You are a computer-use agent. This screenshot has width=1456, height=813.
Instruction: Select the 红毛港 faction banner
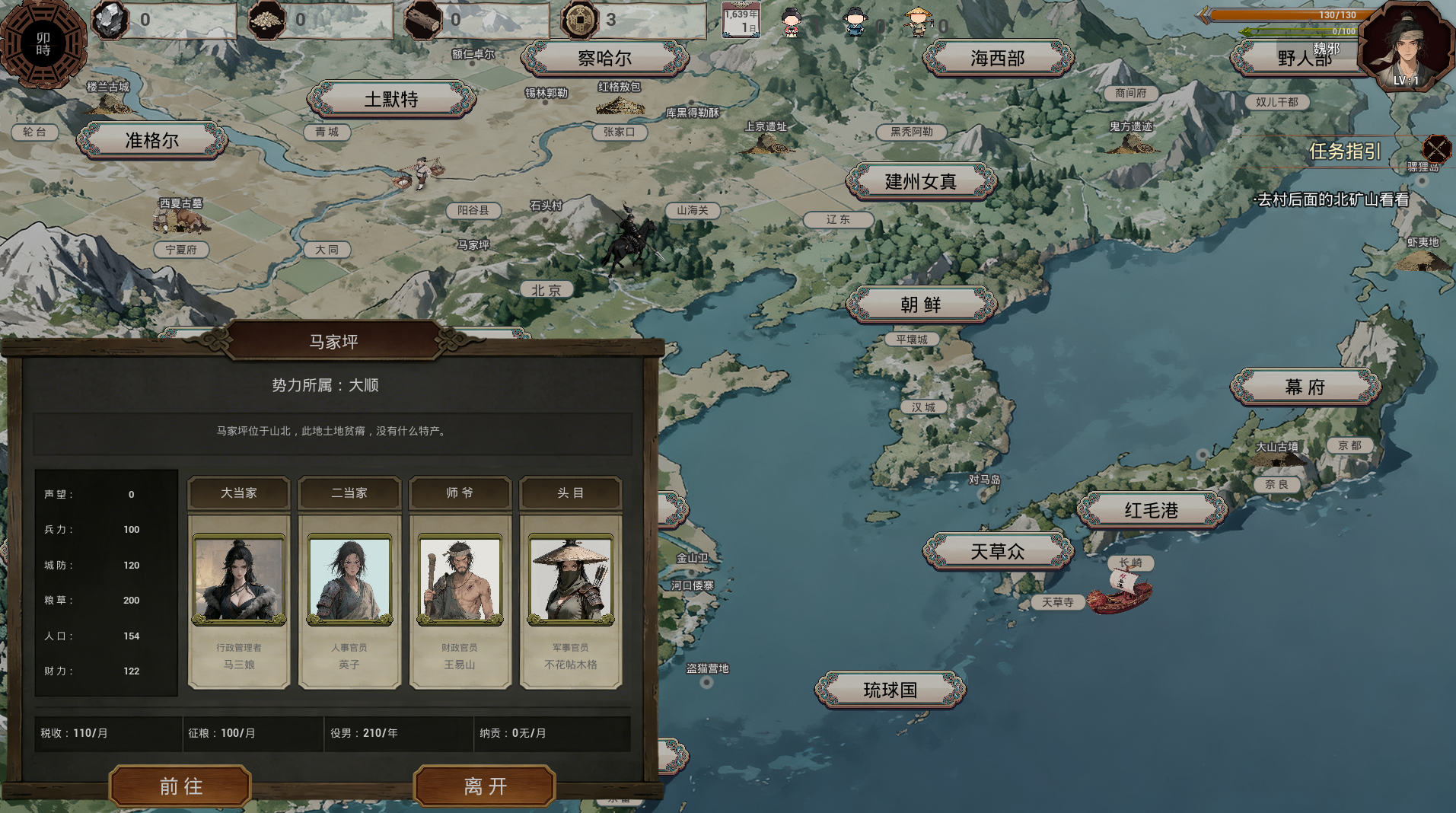click(x=1151, y=510)
